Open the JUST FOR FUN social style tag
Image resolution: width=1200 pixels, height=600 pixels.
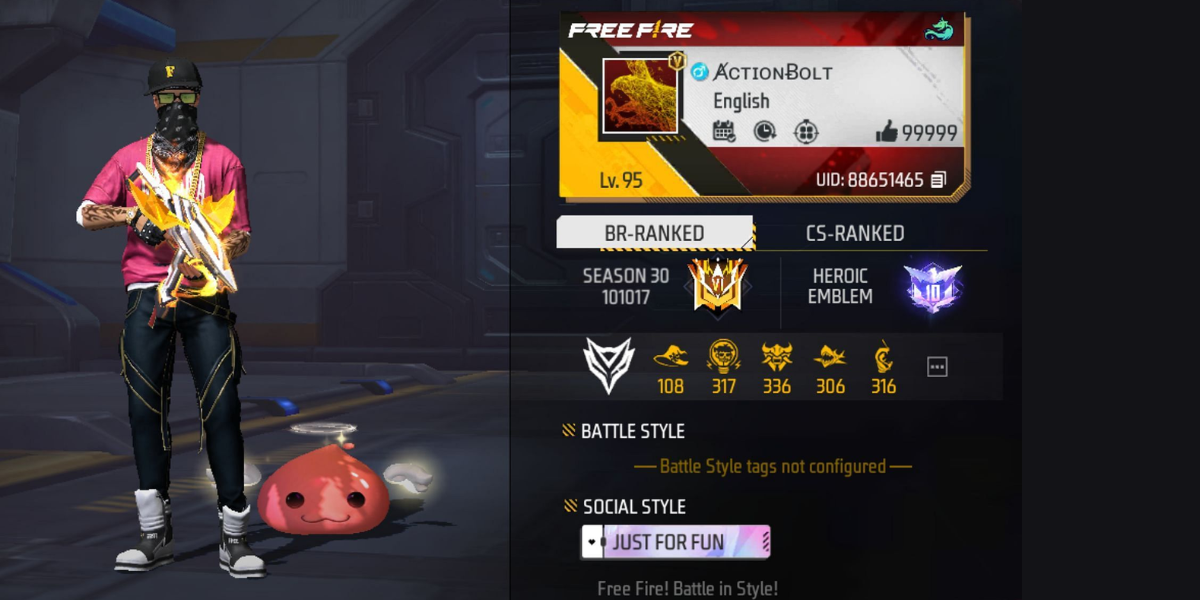[676, 542]
